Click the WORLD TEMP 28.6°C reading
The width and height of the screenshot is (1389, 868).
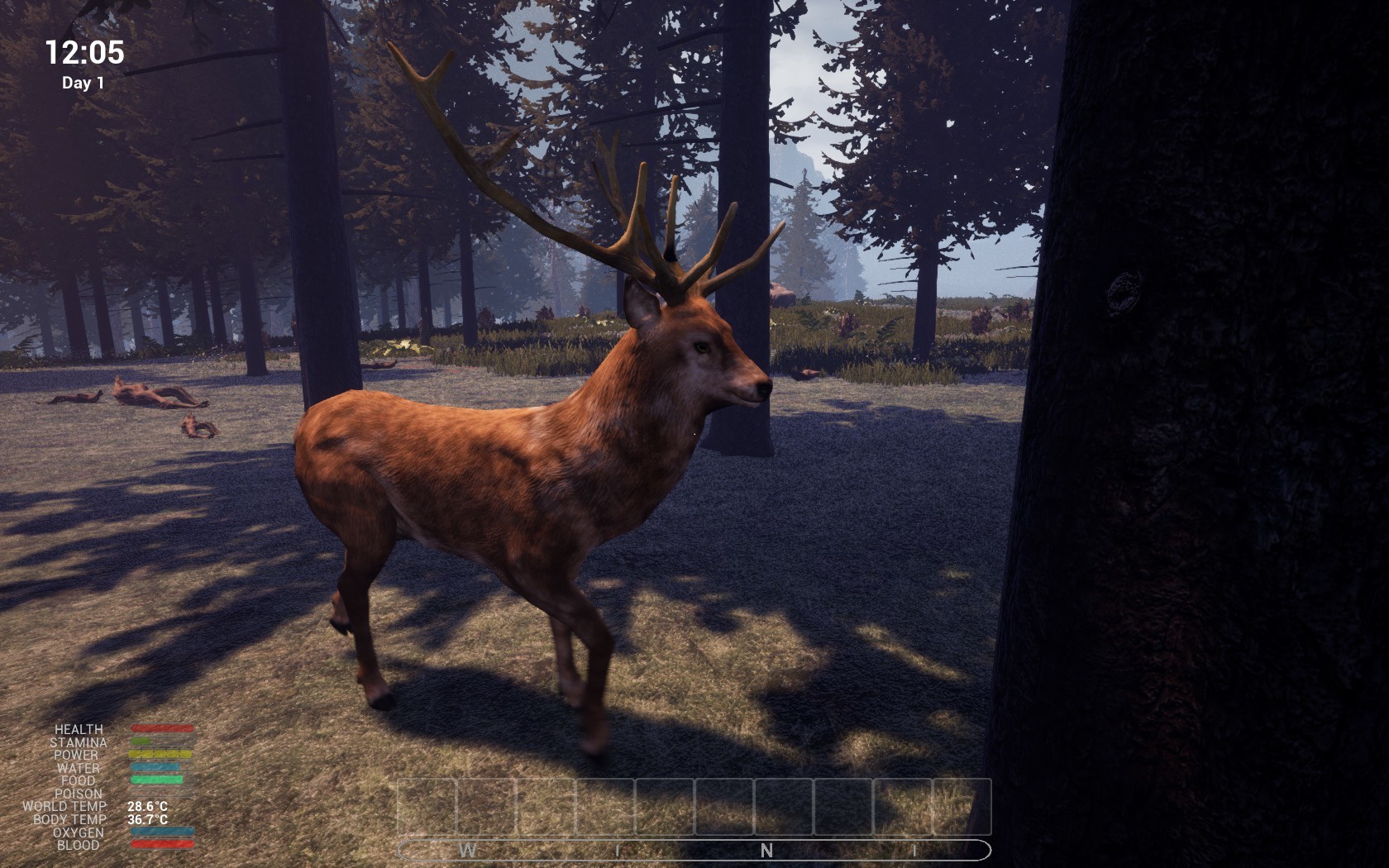tap(147, 807)
